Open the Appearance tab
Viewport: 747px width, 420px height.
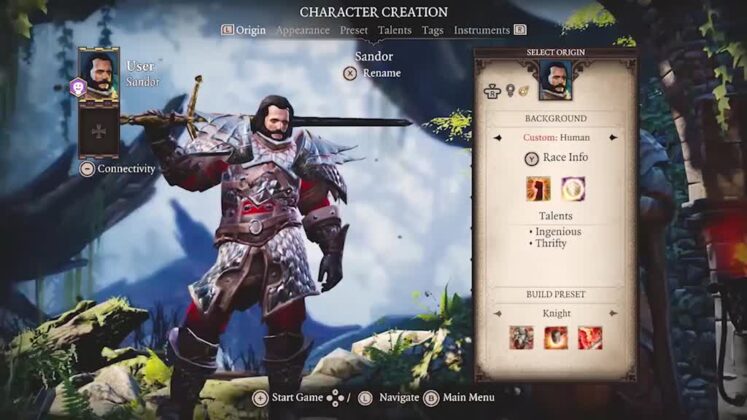click(302, 30)
